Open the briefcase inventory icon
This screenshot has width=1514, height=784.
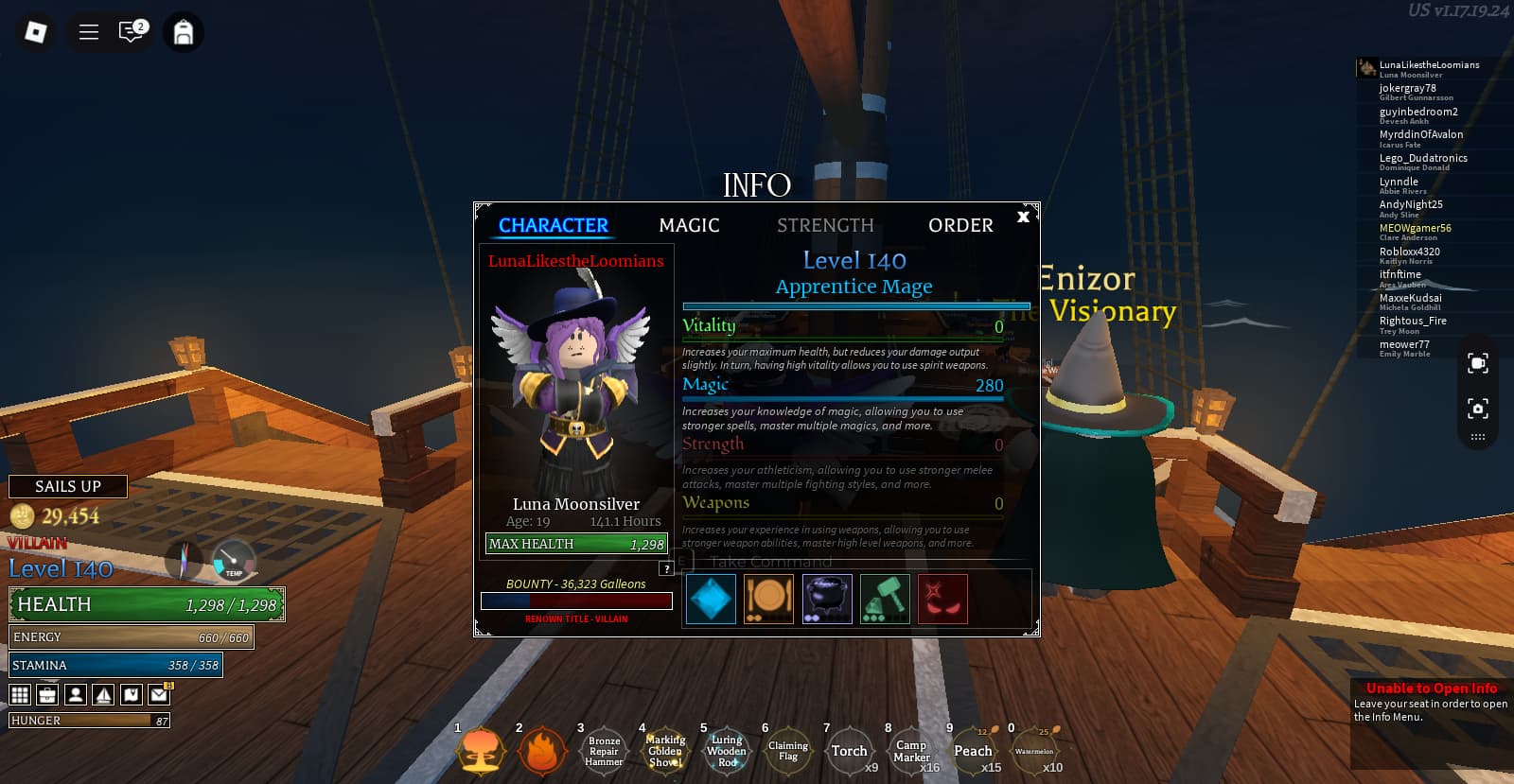coord(47,695)
